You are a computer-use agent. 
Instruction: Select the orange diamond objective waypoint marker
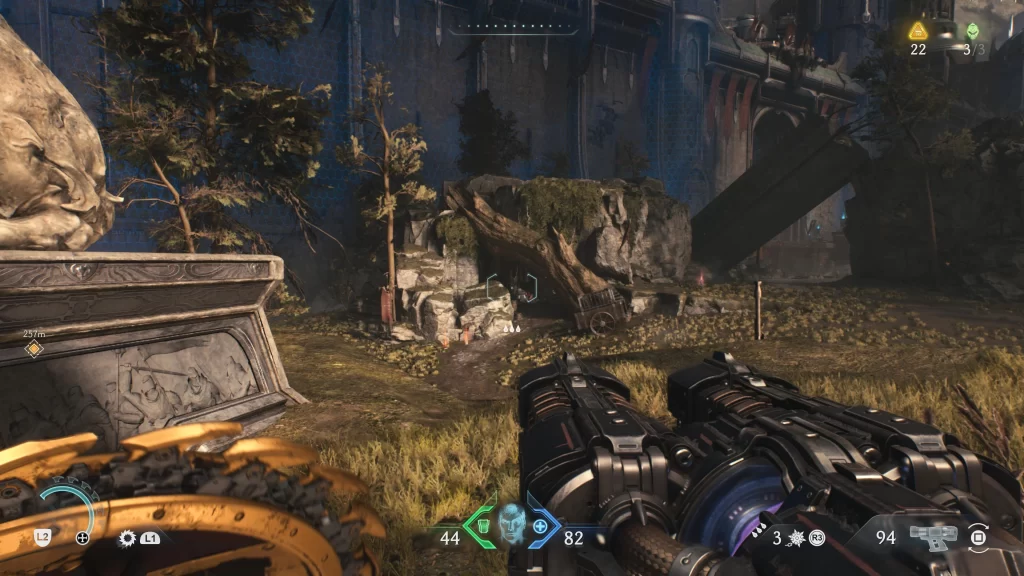pyautogui.click(x=34, y=348)
